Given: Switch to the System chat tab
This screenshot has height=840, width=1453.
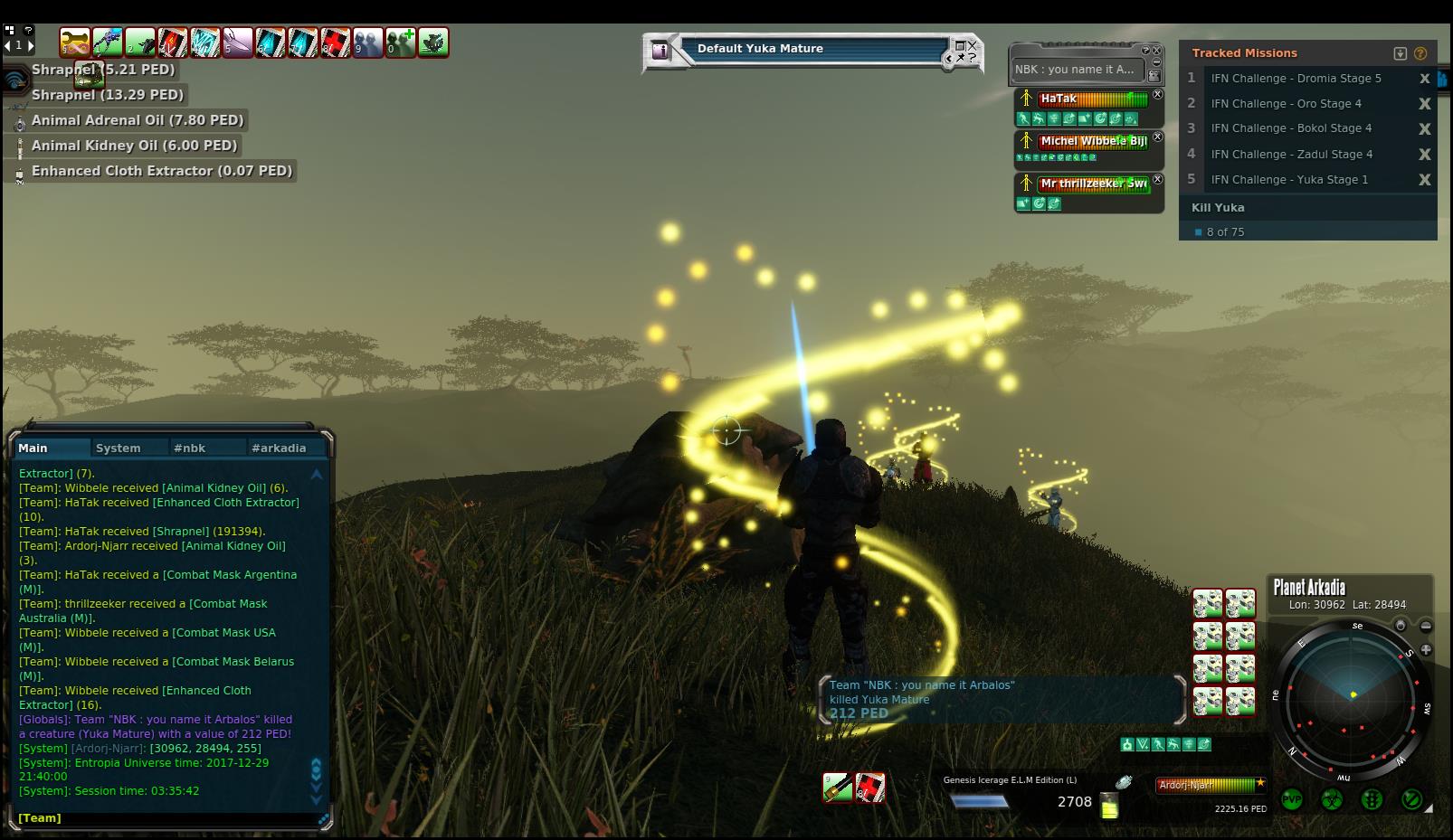Looking at the screenshot, I should click(x=119, y=448).
